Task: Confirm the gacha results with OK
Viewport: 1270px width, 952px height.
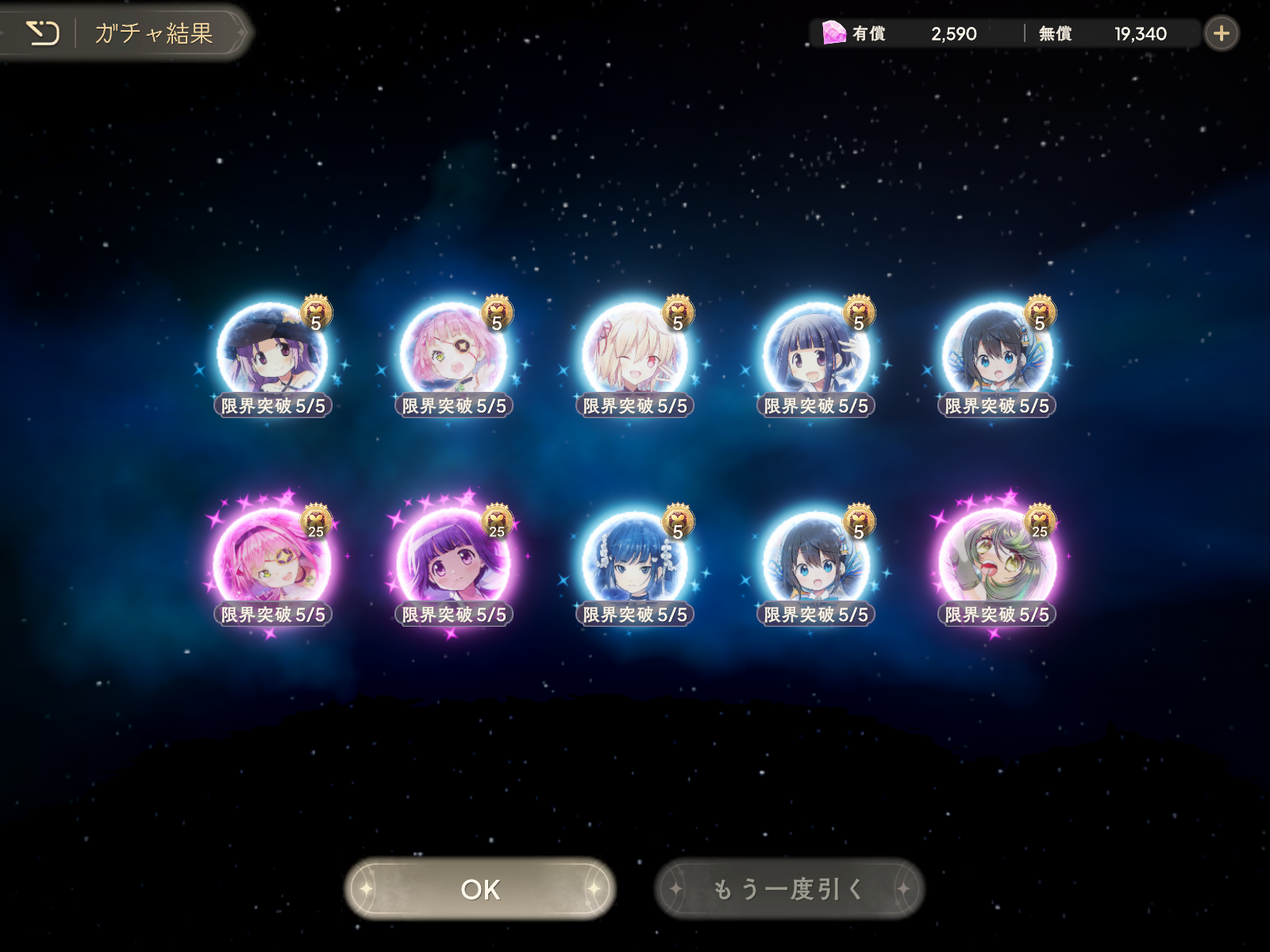Action: coord(480,889)
